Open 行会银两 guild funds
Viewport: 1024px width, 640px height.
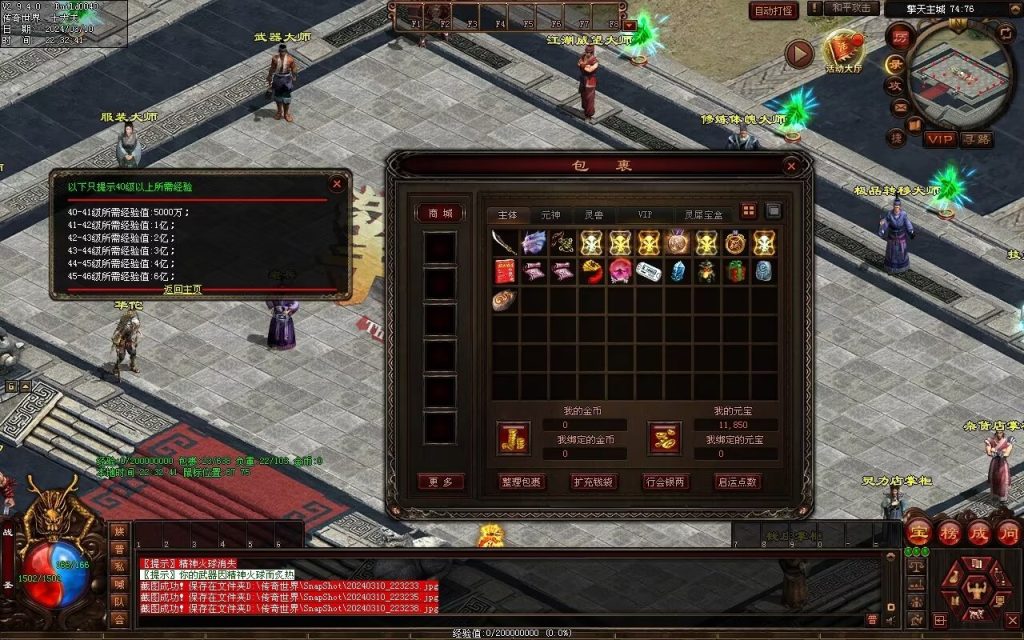[666, 481]
